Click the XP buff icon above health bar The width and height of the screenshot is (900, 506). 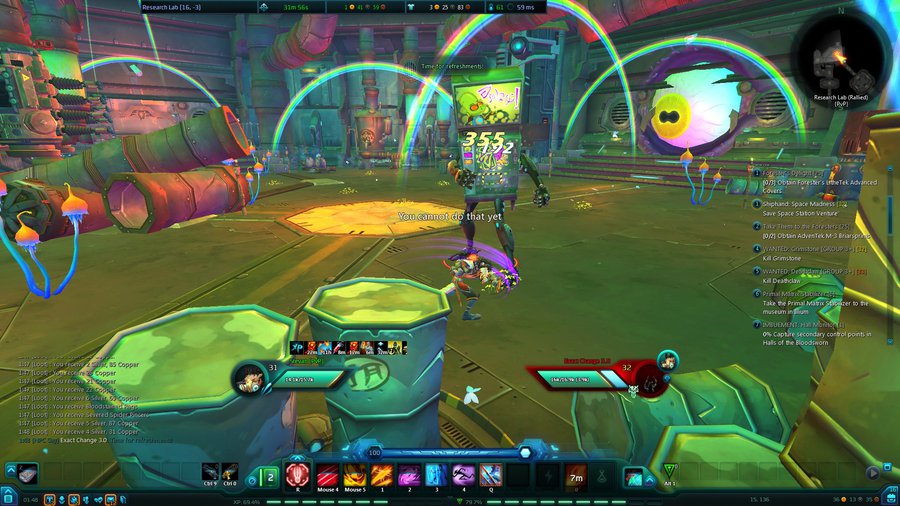[x=297, y=346]
